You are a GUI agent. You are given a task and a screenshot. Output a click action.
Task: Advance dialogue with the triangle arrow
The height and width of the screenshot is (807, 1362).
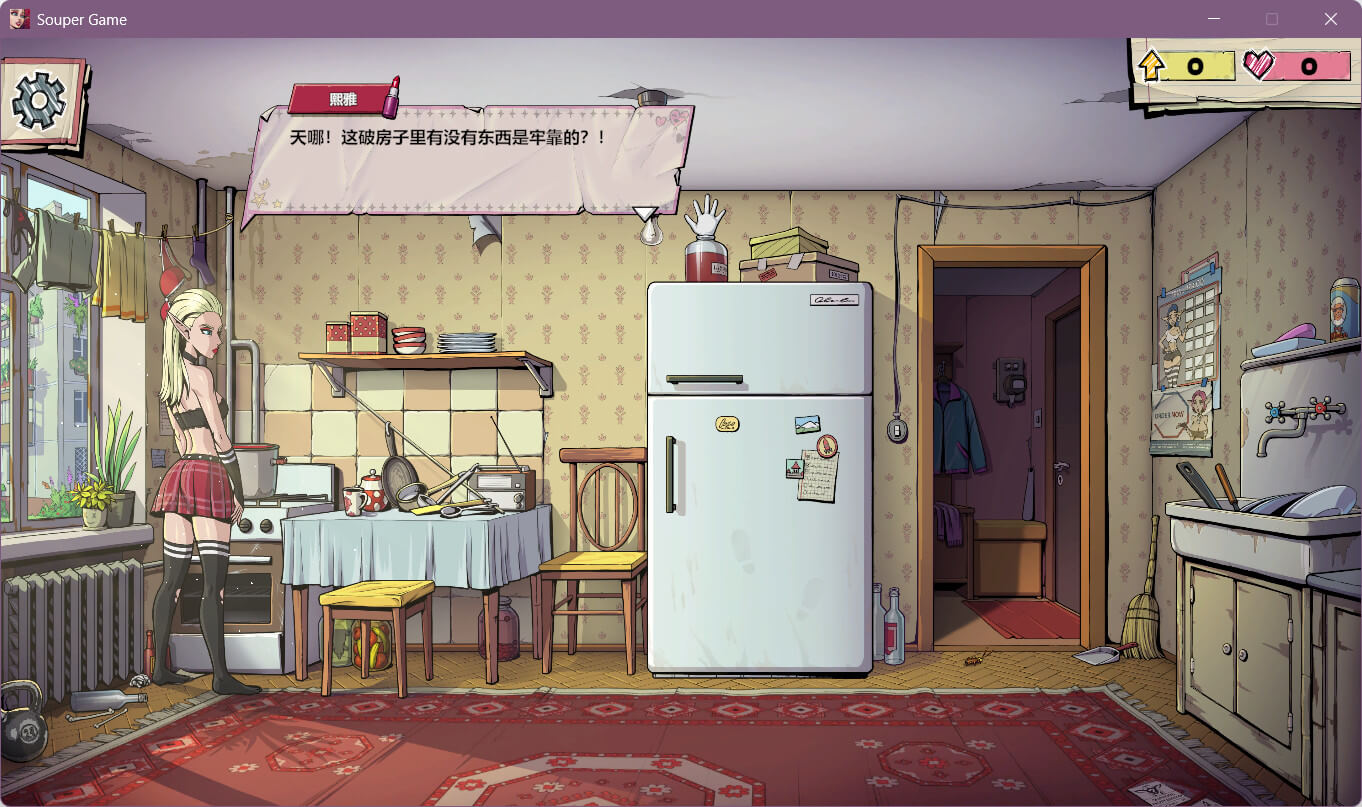(645, 213)
